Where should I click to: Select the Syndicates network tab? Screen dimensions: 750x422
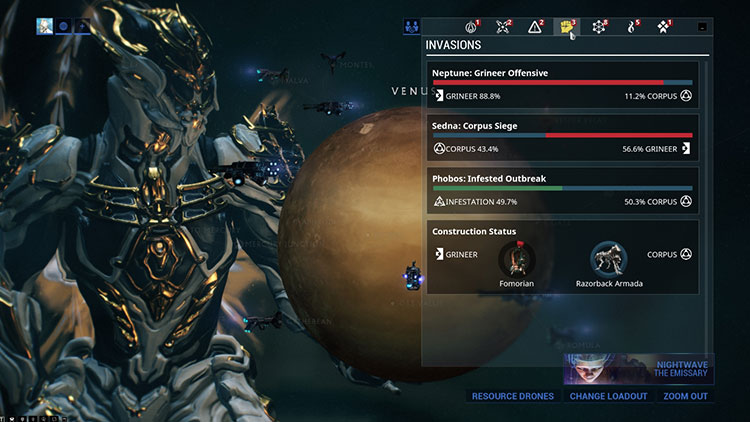pyautogui.click(x=600, y=26)
